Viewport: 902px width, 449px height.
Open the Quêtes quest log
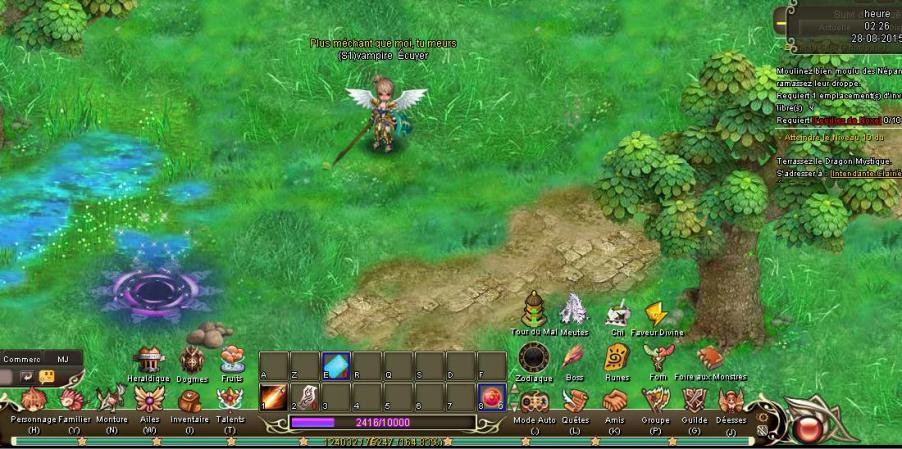pos(575,402)
